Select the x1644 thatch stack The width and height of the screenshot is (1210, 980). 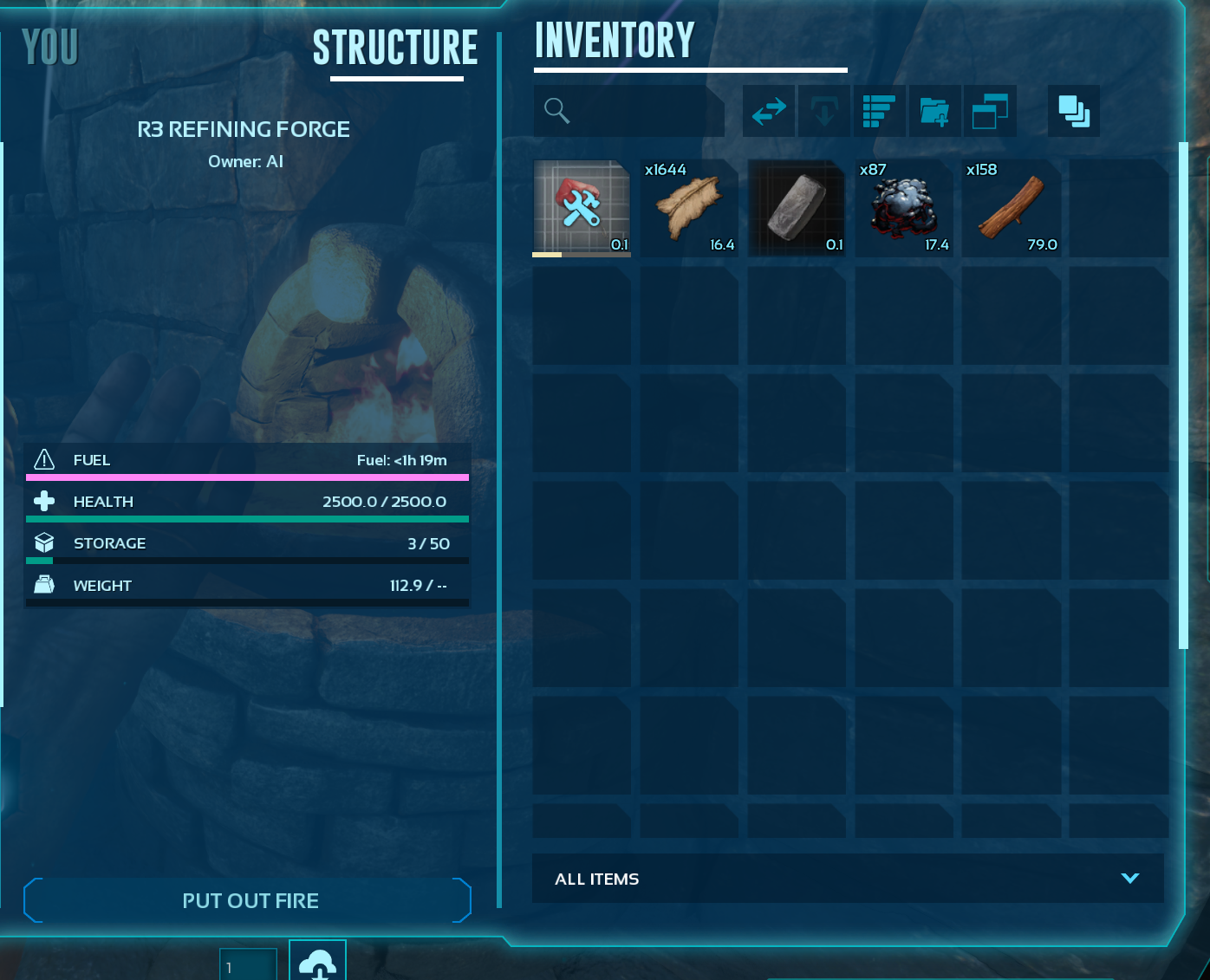pos(689,208)
